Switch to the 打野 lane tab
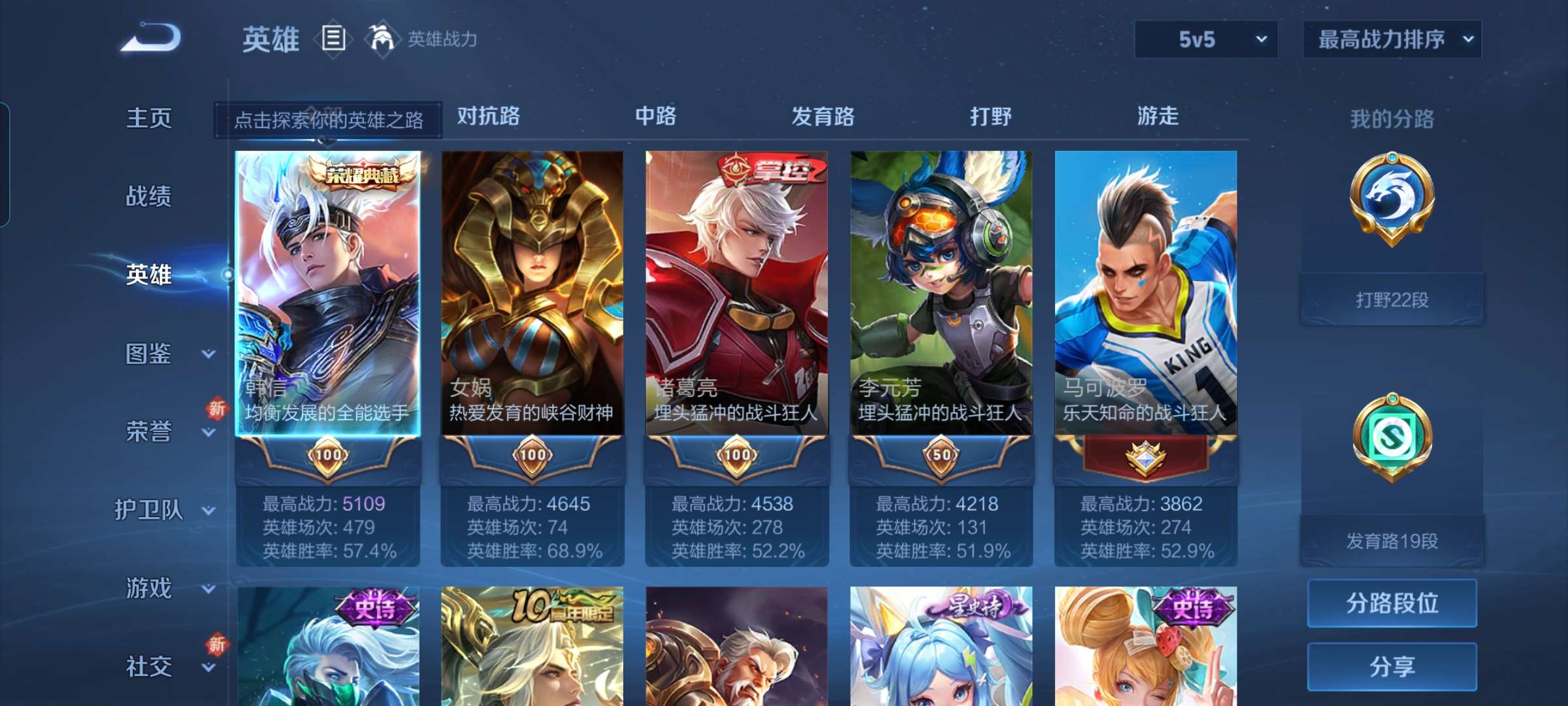Screen dimensions: 1568x706 click(989, 116)
